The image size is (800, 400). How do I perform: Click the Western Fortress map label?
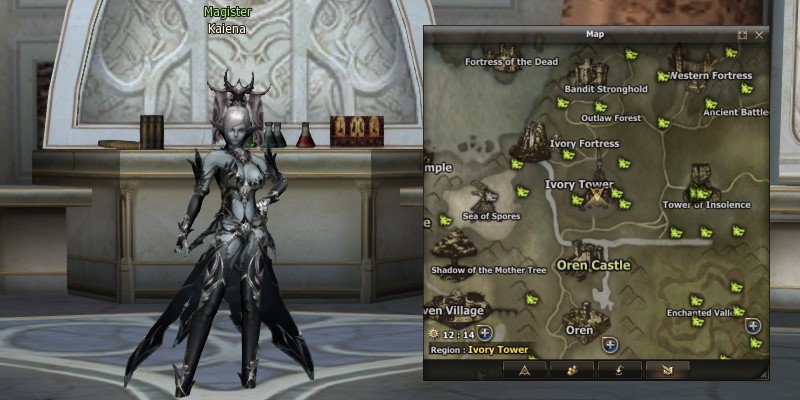[x=710, y=76]
